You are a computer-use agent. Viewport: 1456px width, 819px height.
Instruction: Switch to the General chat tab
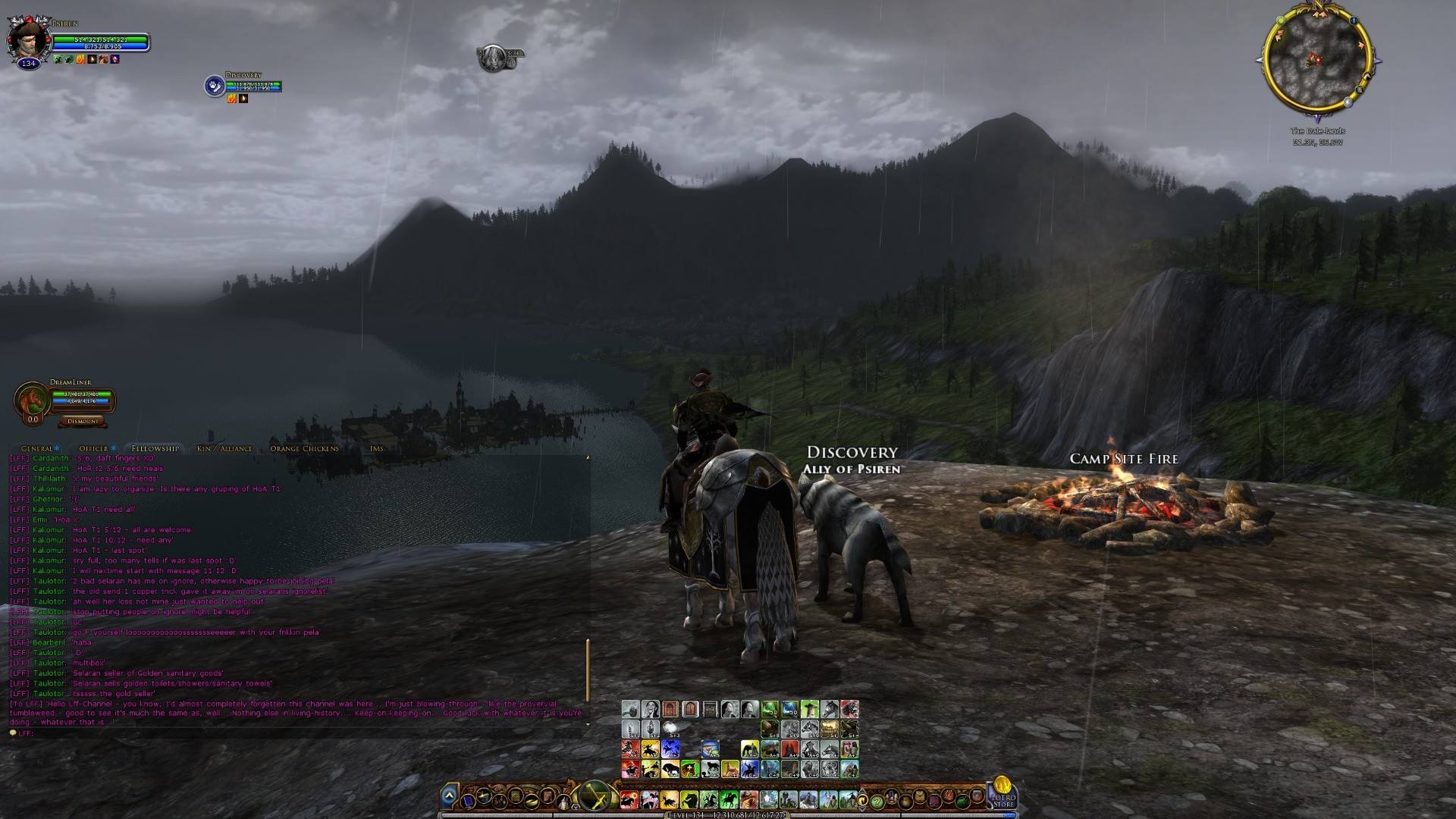(x=37, y=448)
